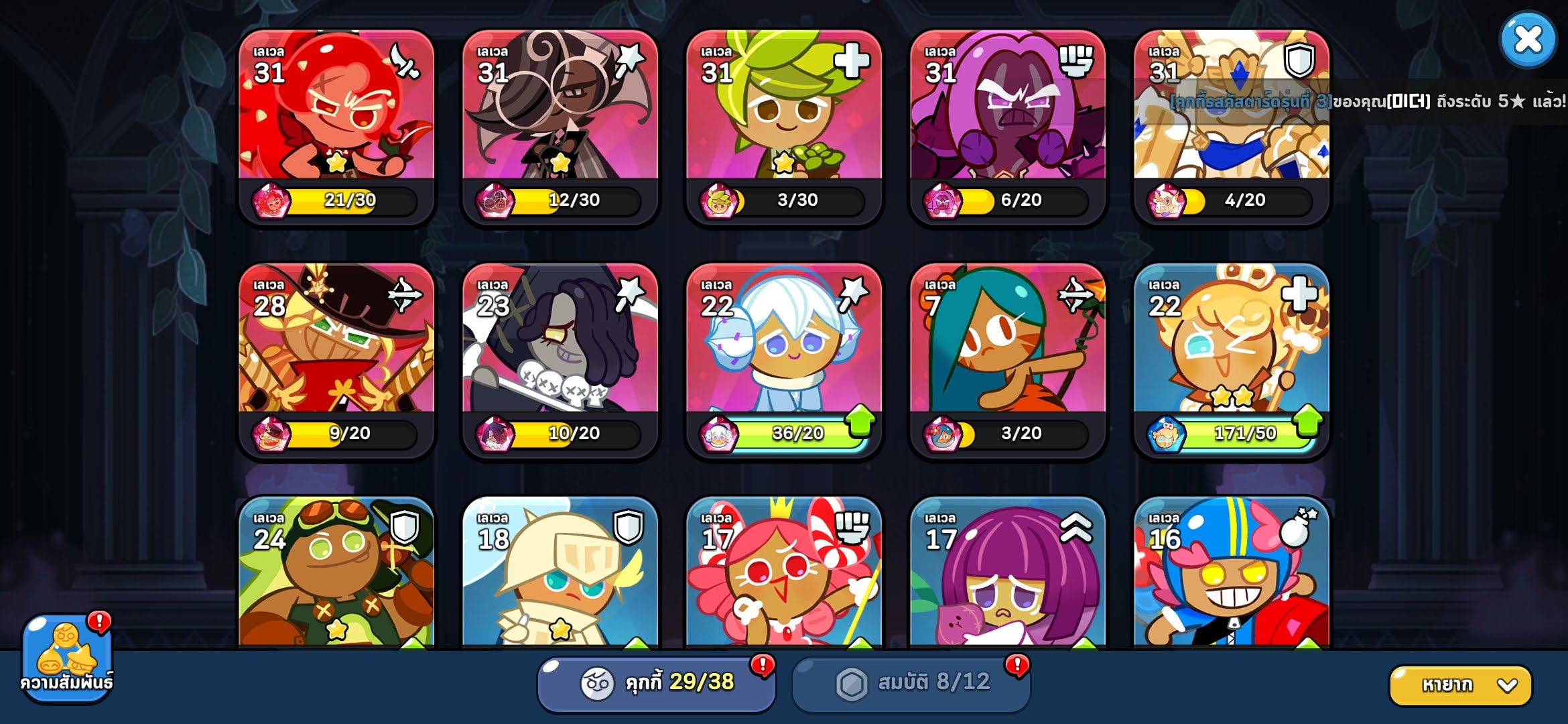Open the yellow rarity sort dropdown

[1461, 685]
